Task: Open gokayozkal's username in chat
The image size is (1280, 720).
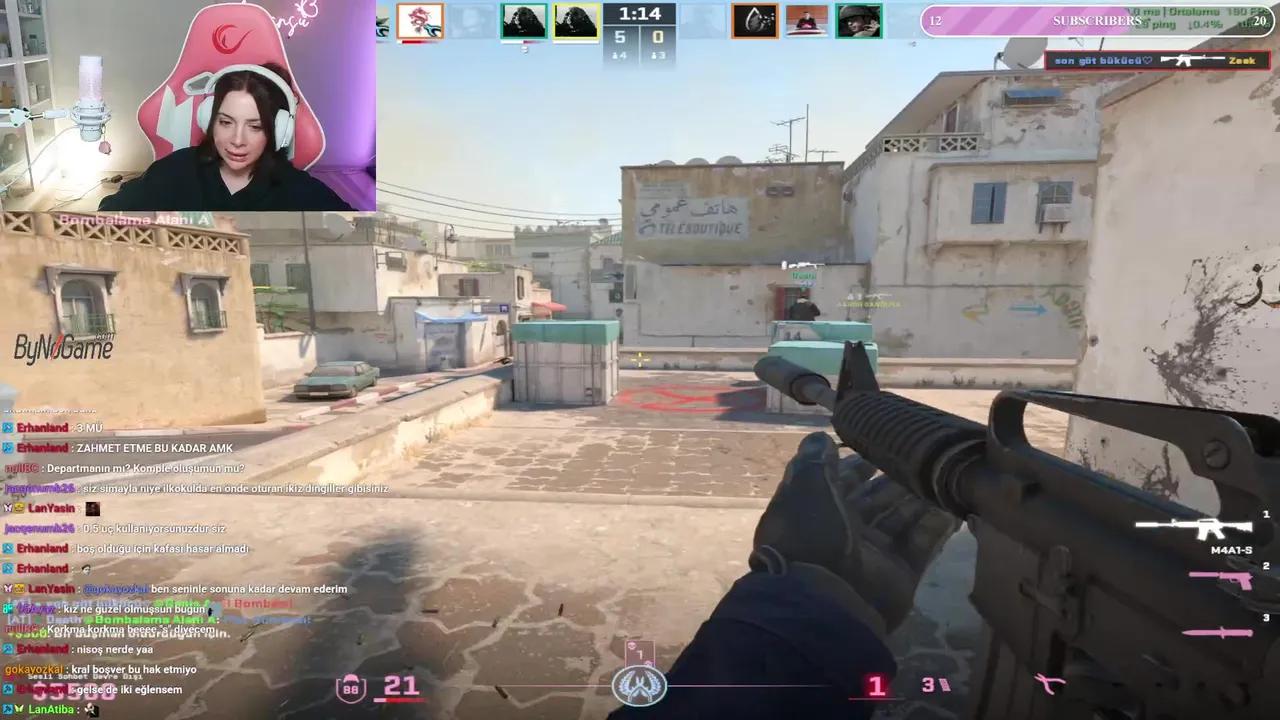Action: click(x=36, y=669)
